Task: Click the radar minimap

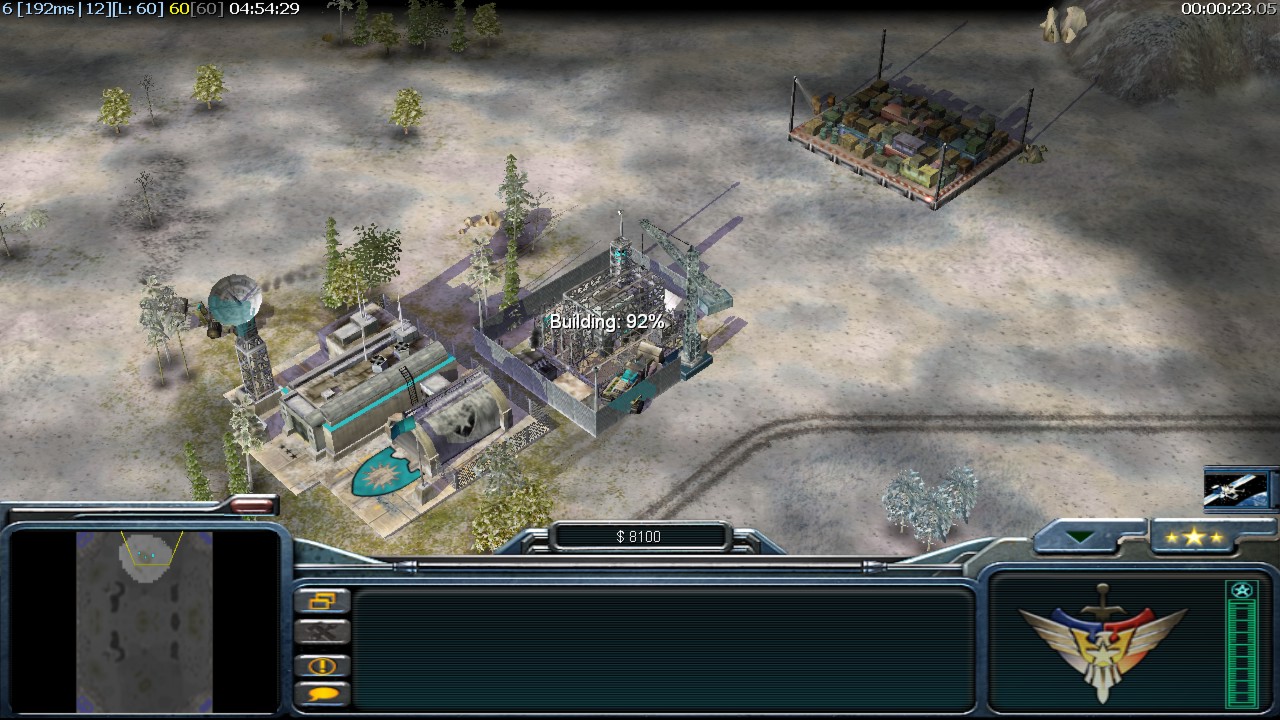Action: [145, 620]
